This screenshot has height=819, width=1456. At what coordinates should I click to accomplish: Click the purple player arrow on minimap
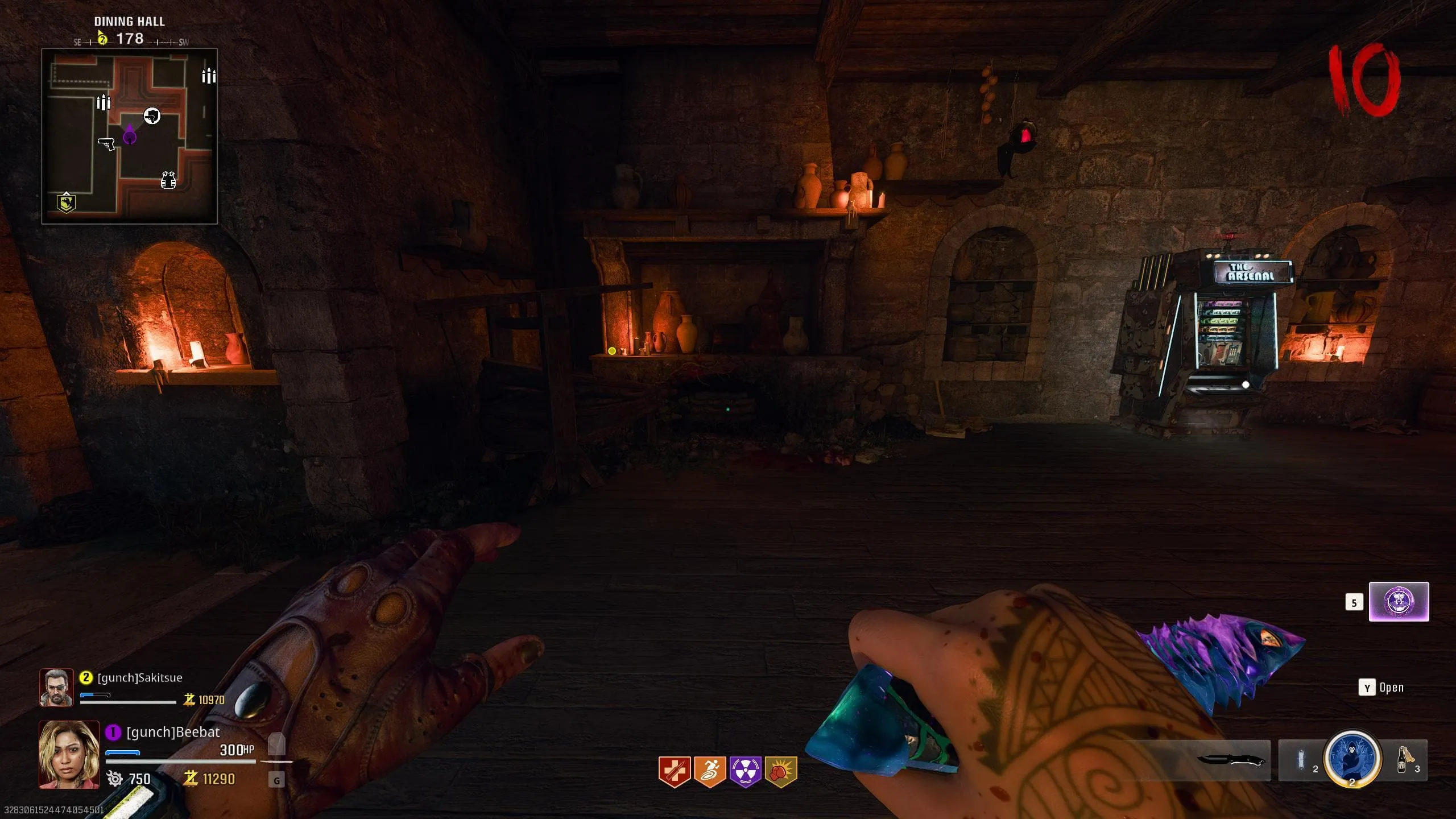point(130,135)
